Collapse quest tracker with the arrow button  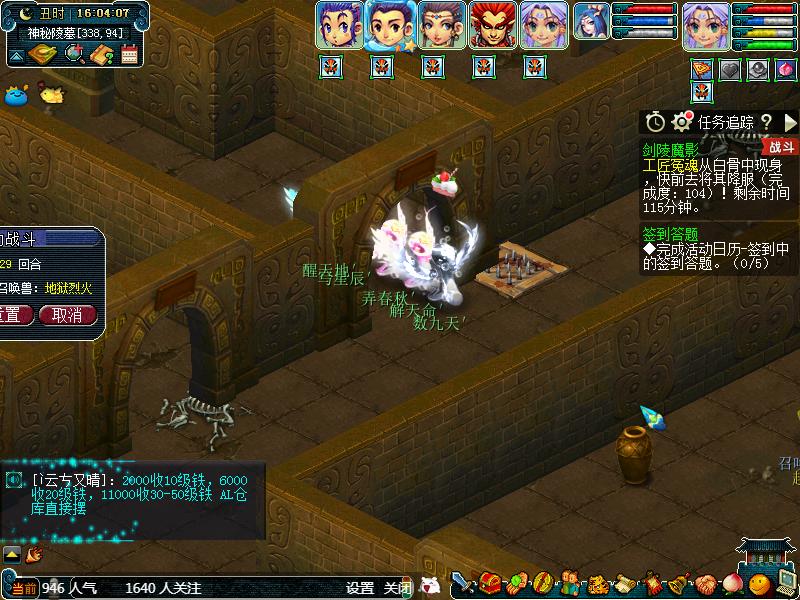(790, 122)
